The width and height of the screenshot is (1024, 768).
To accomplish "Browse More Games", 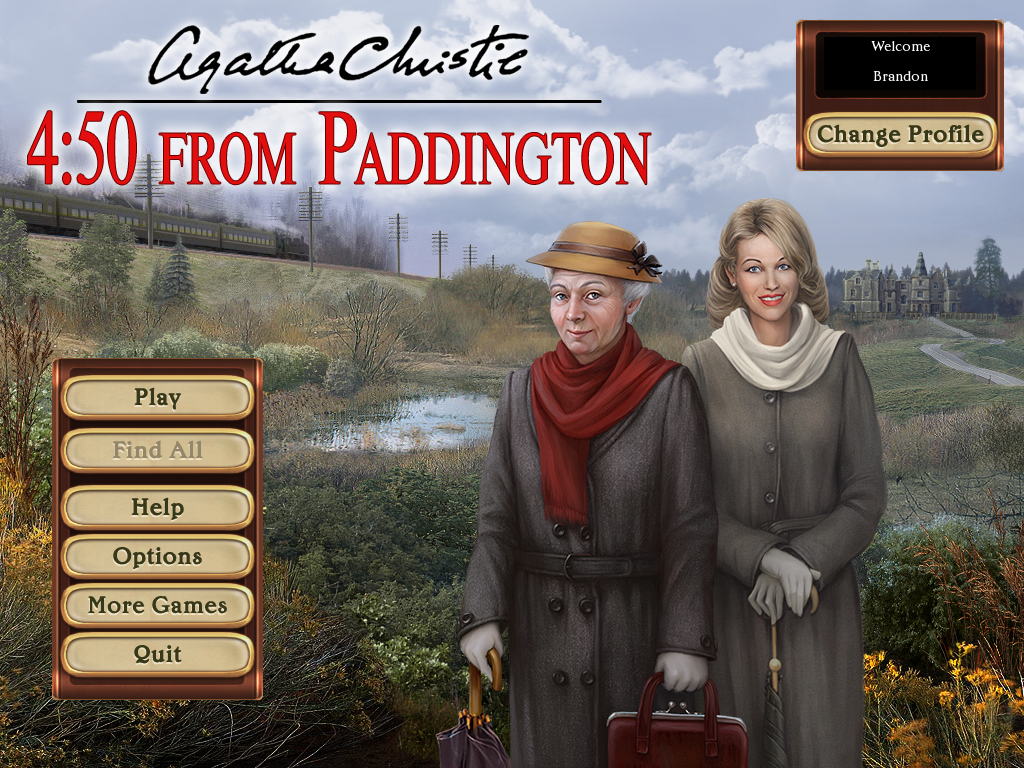I will [x=157, y=605].
